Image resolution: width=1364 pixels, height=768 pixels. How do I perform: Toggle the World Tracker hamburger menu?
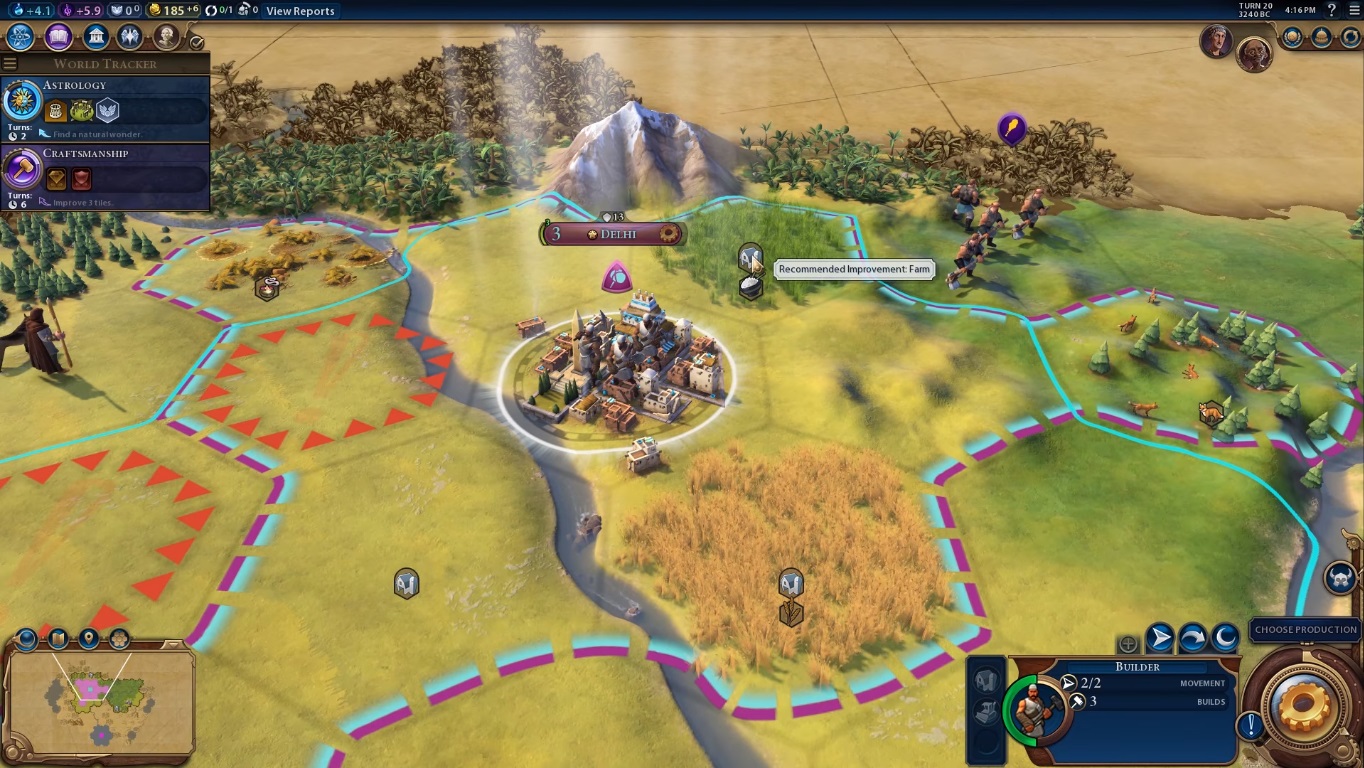click(x=10, y=64)
